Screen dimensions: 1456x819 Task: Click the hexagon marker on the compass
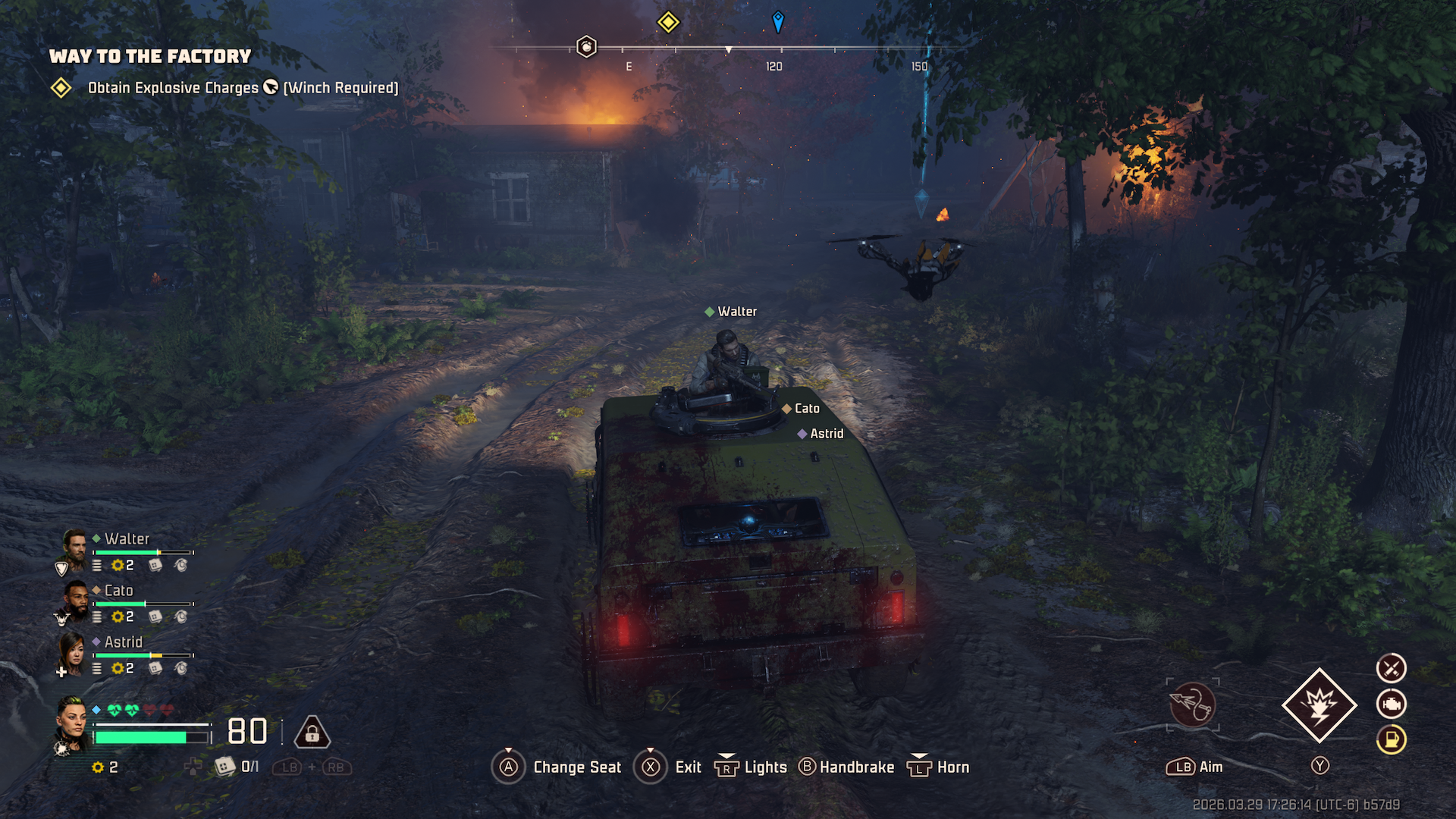click(x=586, y=47)
